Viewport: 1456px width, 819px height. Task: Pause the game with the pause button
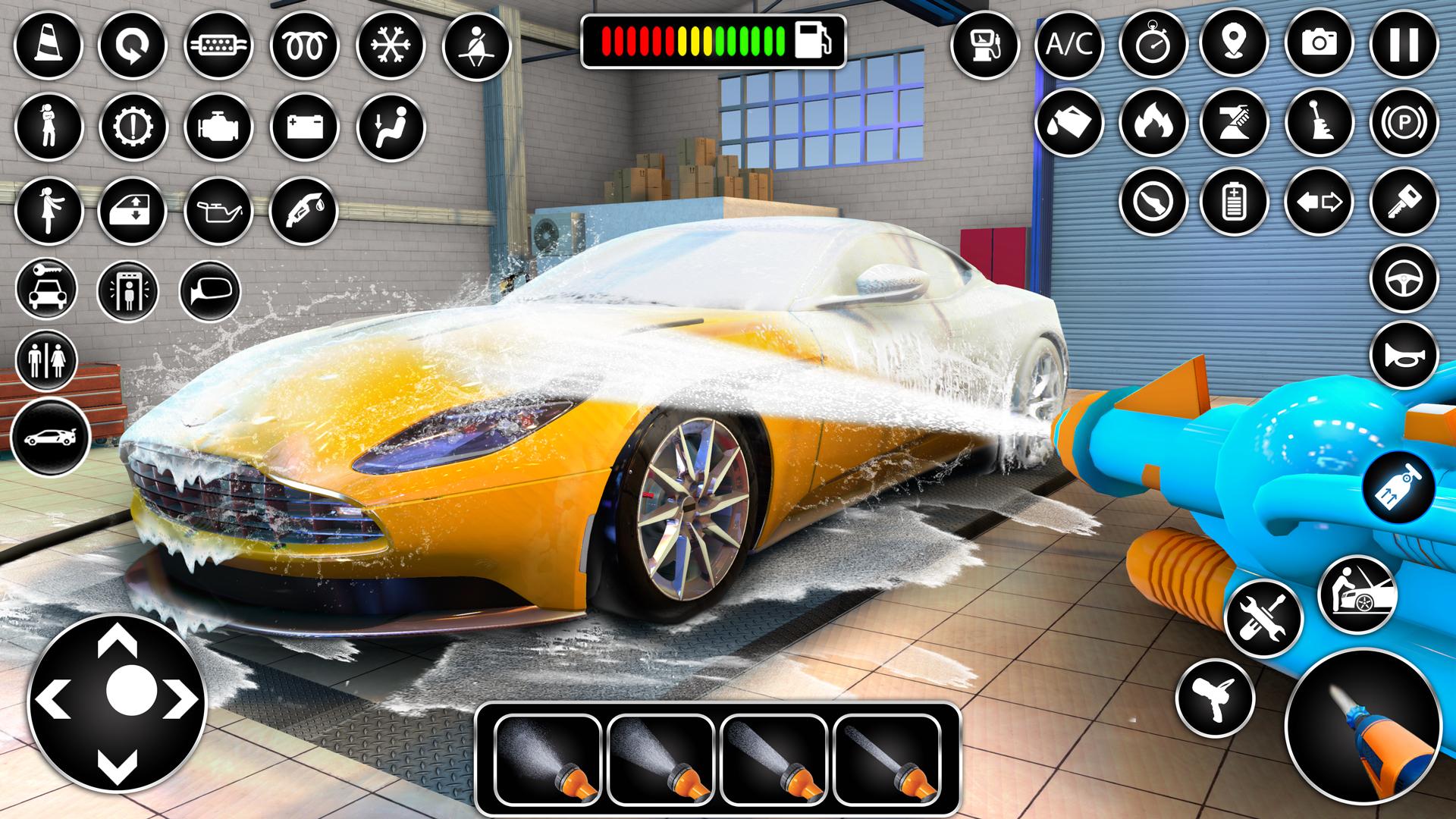click(1404, 43)
